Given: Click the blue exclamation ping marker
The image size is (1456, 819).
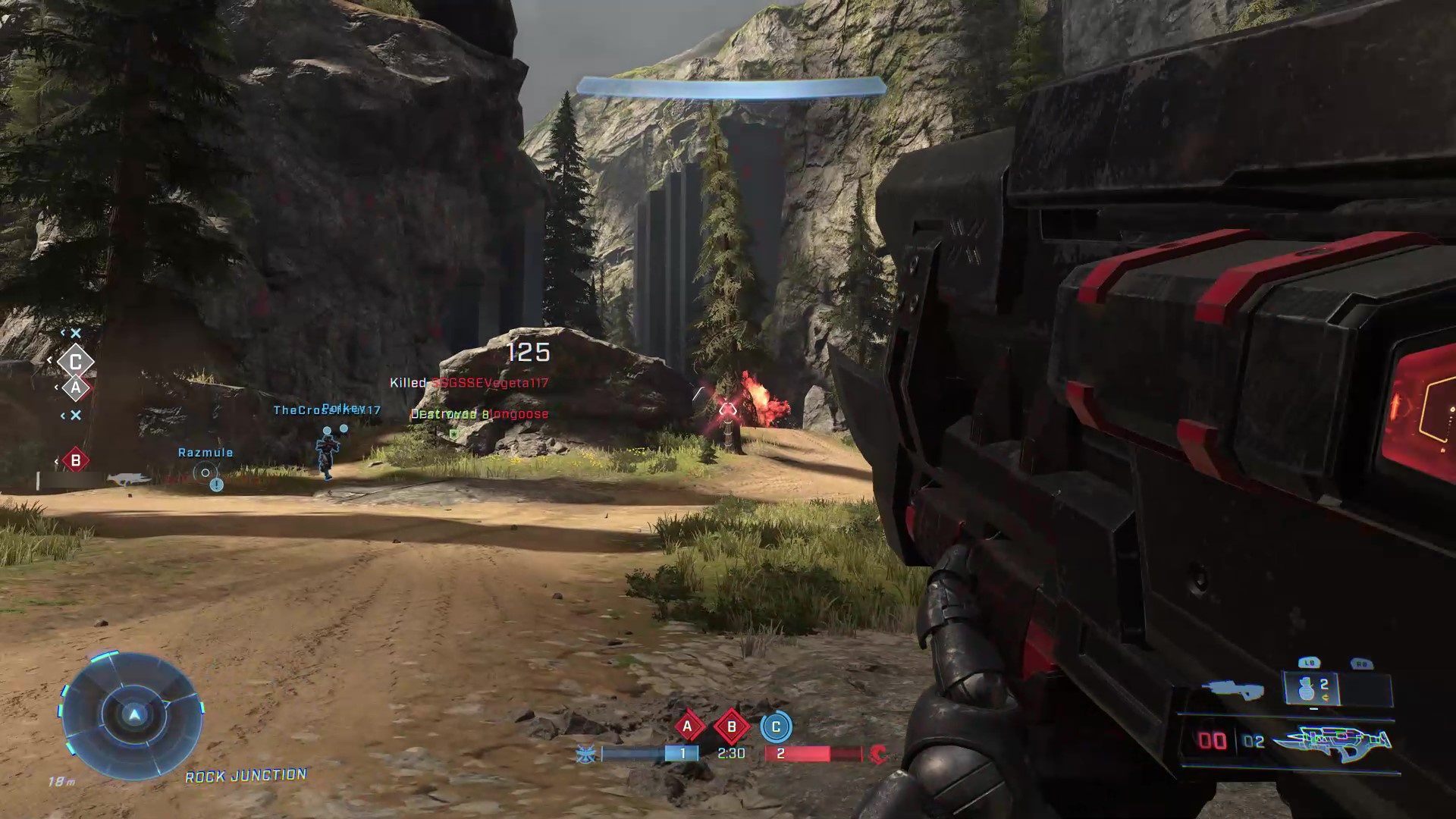Looking at the screenshot, I should click(x=217, y=485).
